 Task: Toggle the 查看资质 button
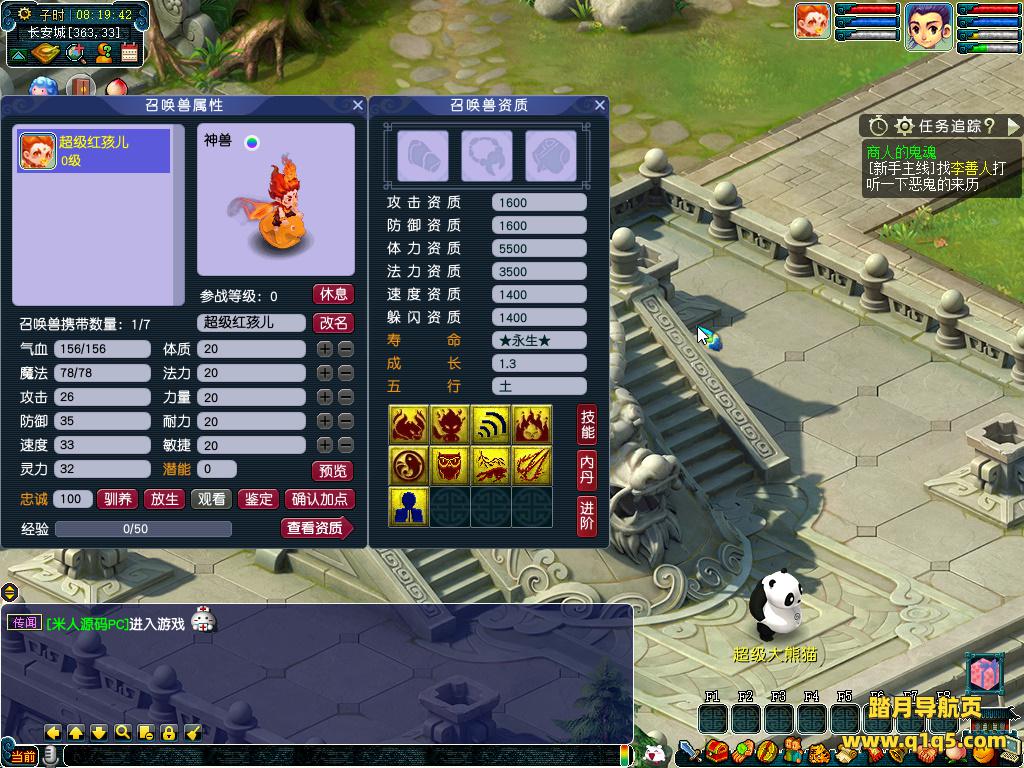pos(316,528)
